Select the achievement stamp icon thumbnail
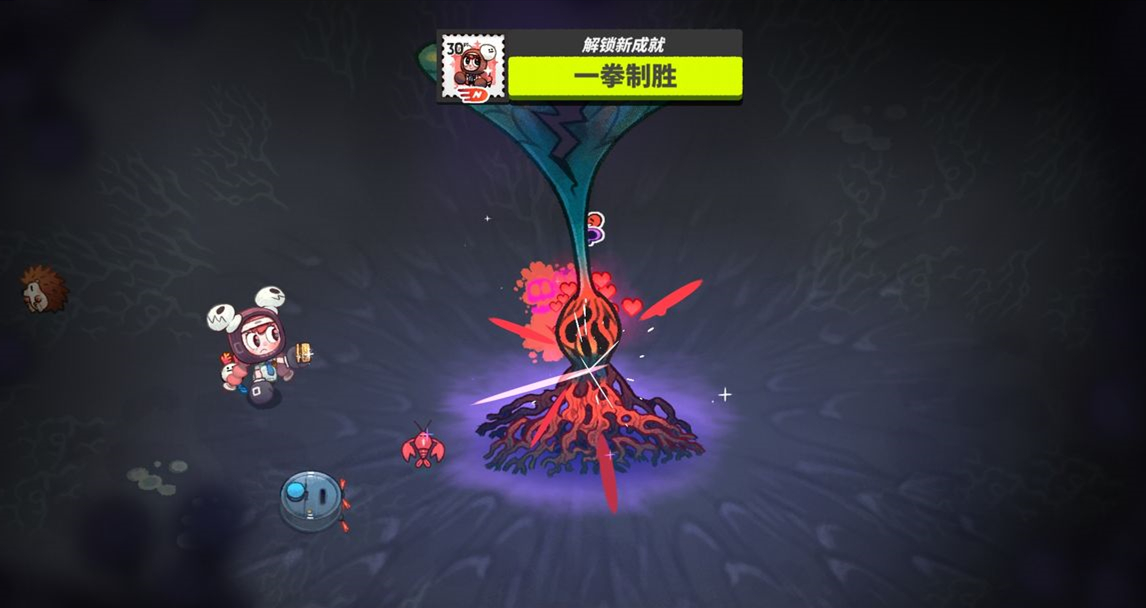The image size is (1146, 608). click(472, 68)
